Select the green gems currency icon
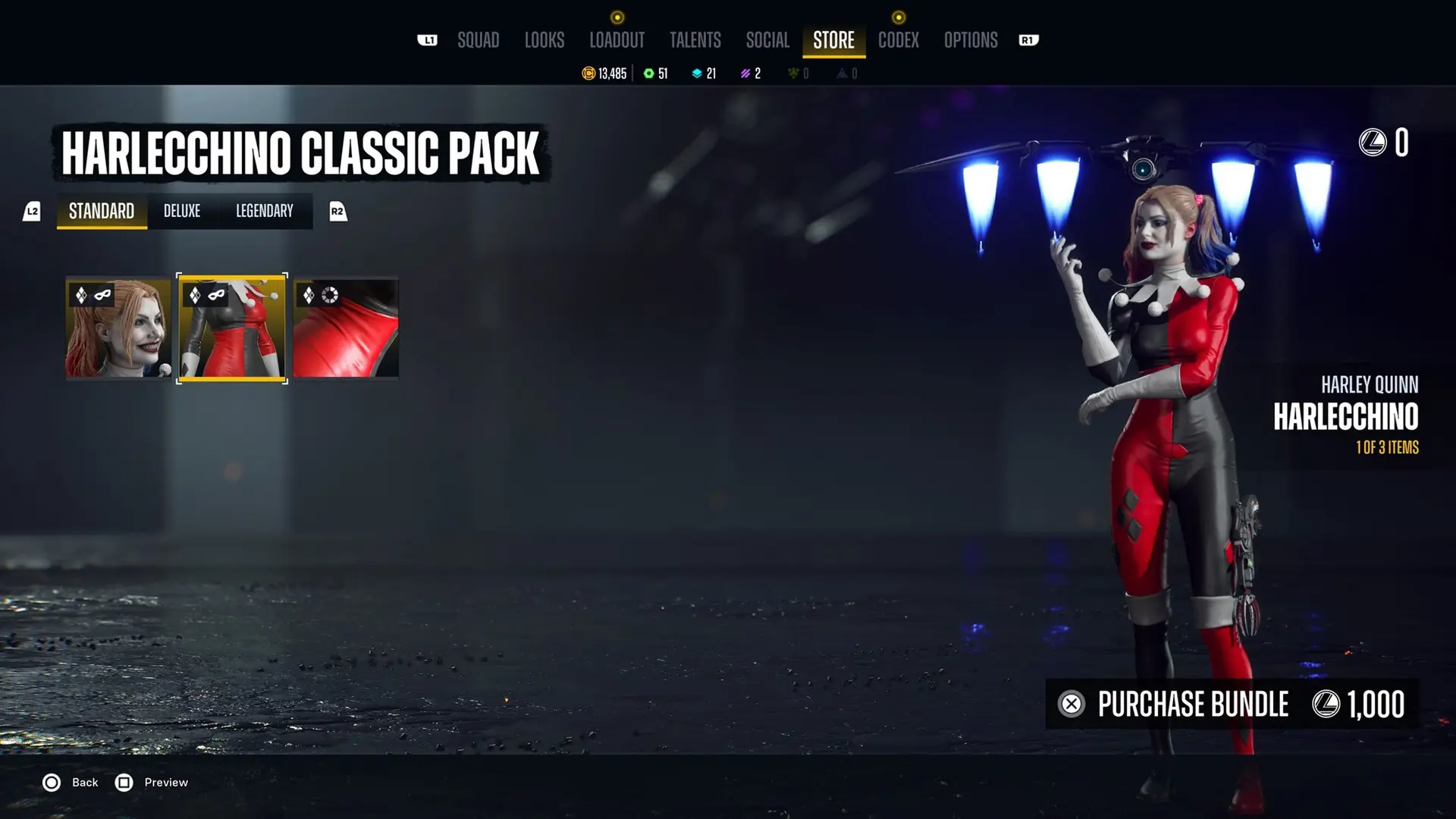This screenshot has height=819, width=1456. click(648, 73)
